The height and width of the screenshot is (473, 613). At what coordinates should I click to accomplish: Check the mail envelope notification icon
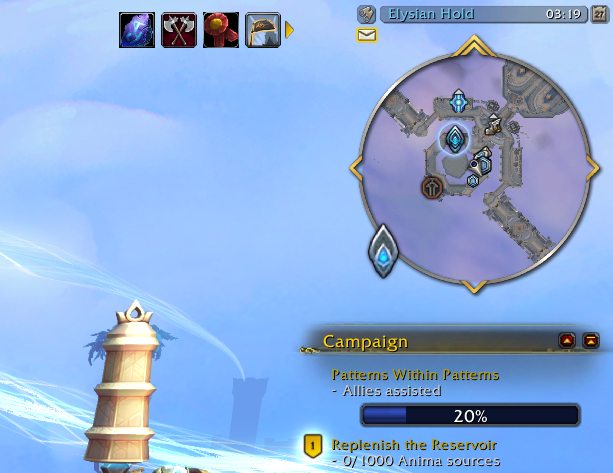pyautogui.click(x=367, y=35)
